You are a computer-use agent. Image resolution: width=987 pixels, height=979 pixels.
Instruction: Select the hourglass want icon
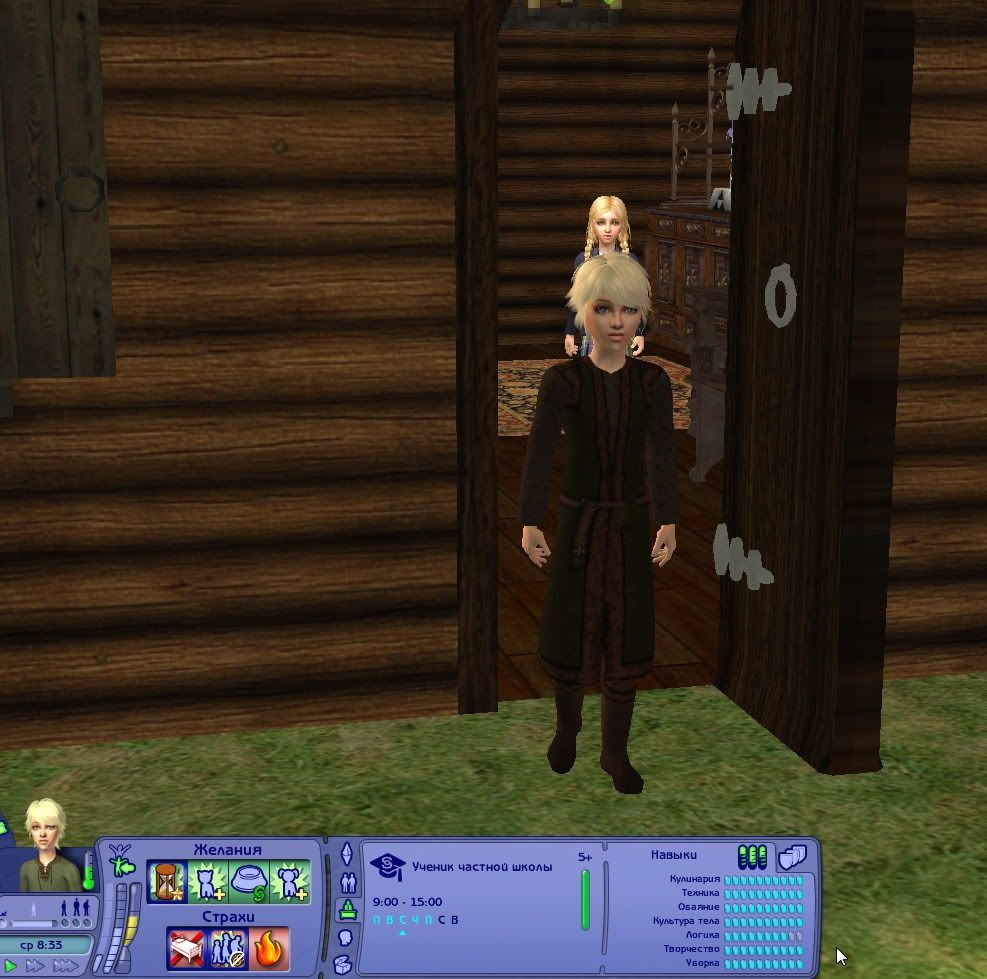click(x=167, y=882)
